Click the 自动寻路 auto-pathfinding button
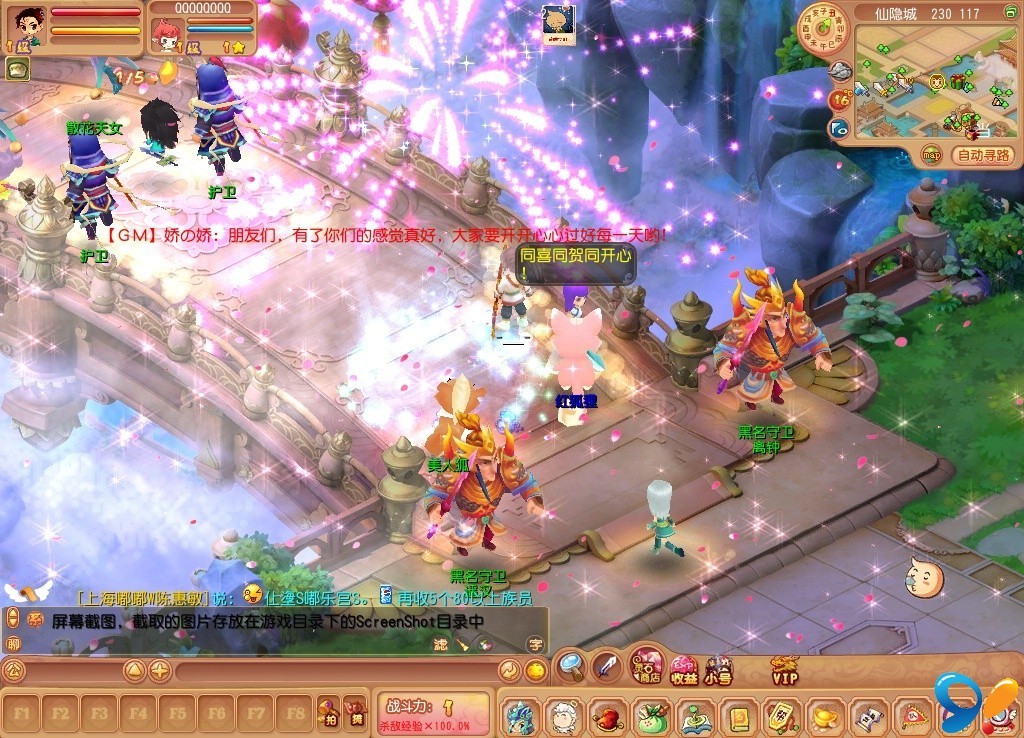 pos(984,155)
